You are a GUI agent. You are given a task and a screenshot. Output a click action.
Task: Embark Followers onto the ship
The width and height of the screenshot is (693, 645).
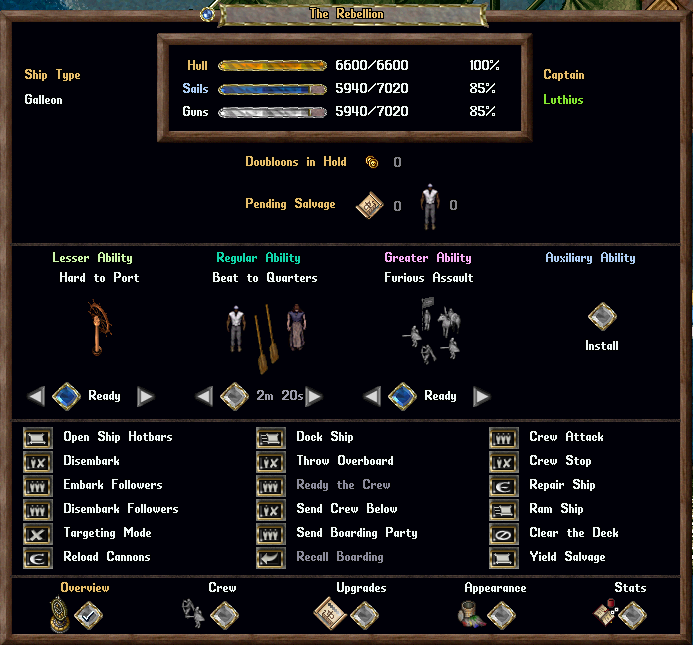[x=38, y=485]
